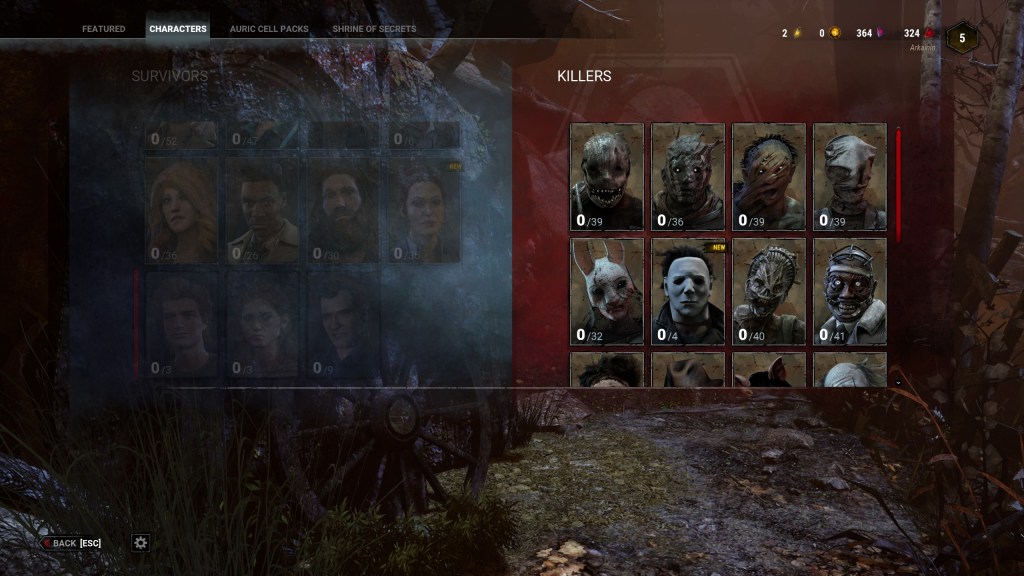Click the Back button

click(x=71, y=543)
